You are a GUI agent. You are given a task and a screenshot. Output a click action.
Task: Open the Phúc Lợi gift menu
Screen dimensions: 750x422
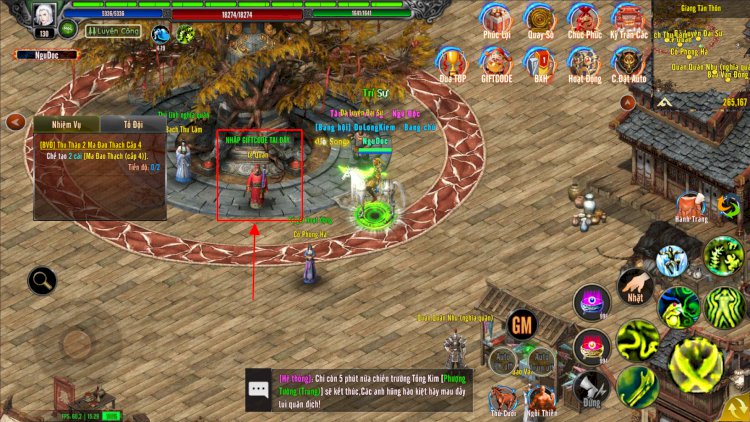(x=496, y=18)
